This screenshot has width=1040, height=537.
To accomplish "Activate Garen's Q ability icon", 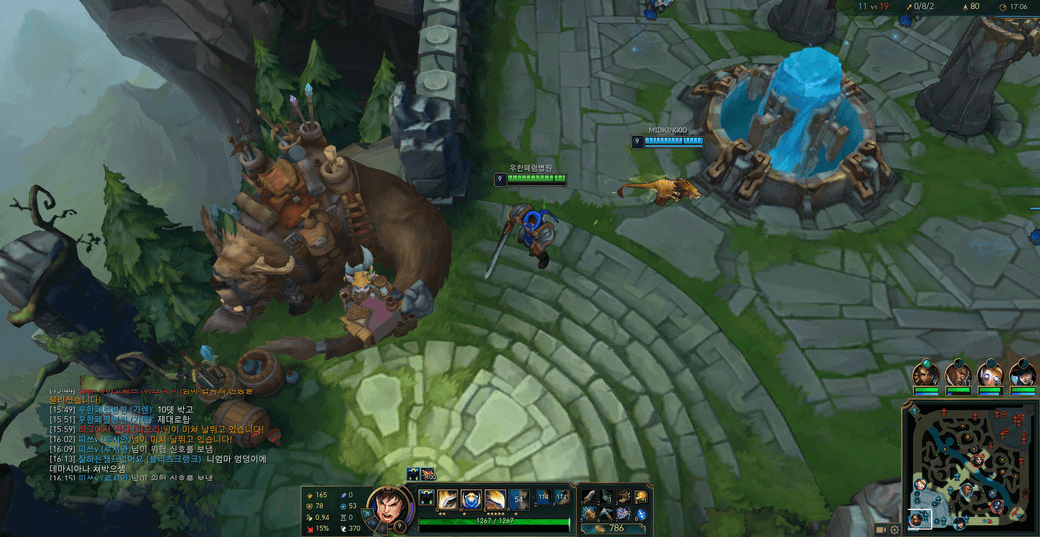I will click(x=447, y=498).
